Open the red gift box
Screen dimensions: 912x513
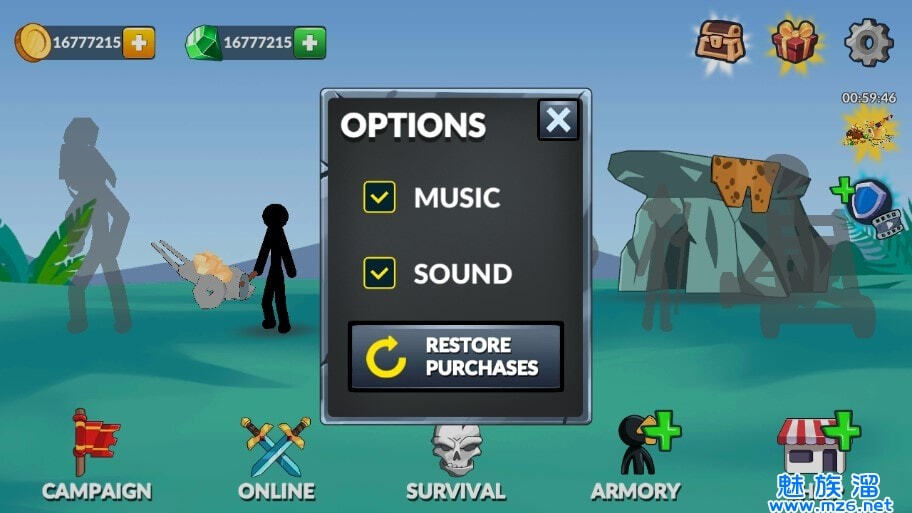795,43
